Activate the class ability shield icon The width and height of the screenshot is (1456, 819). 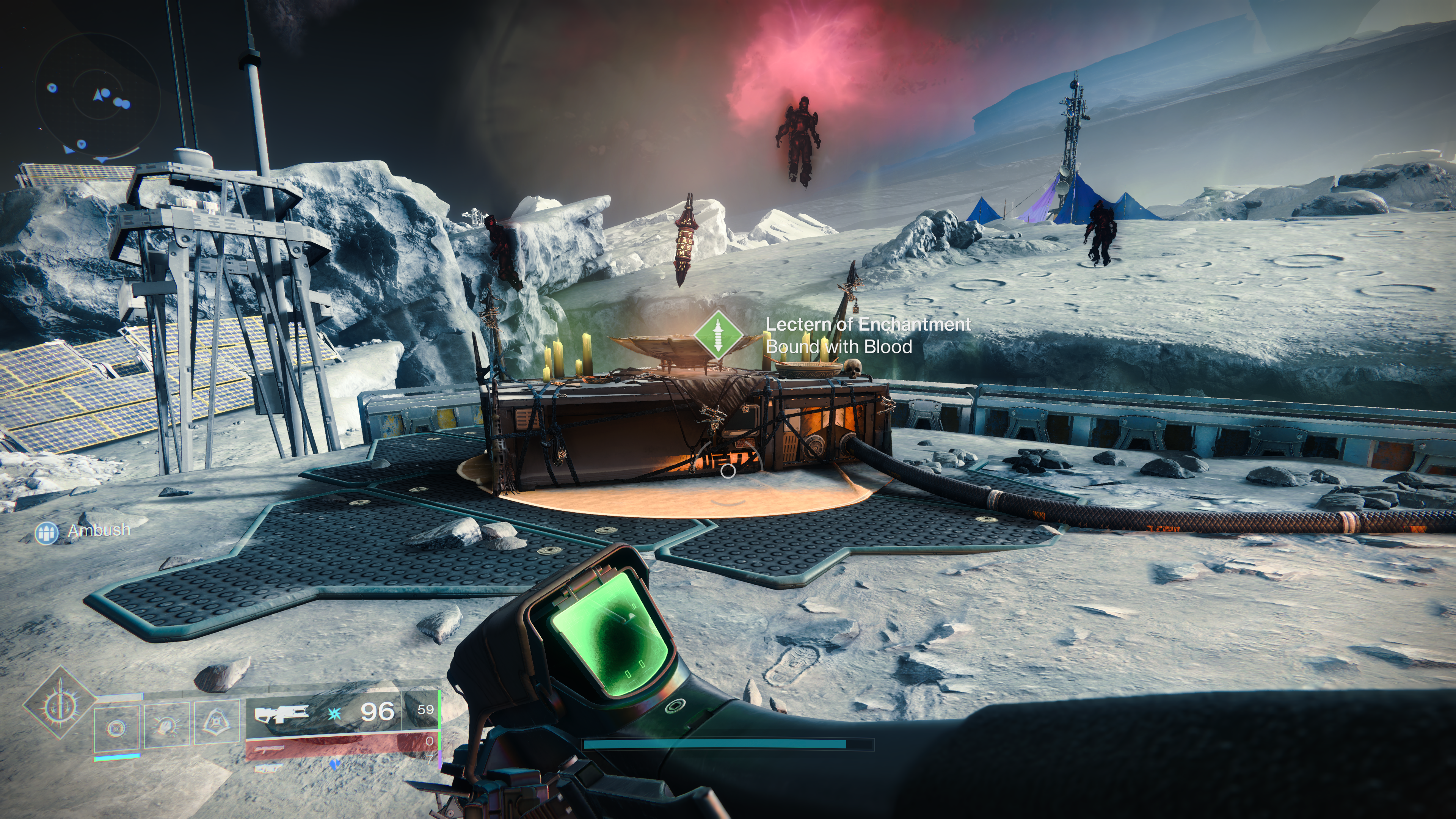pos(217,722)
